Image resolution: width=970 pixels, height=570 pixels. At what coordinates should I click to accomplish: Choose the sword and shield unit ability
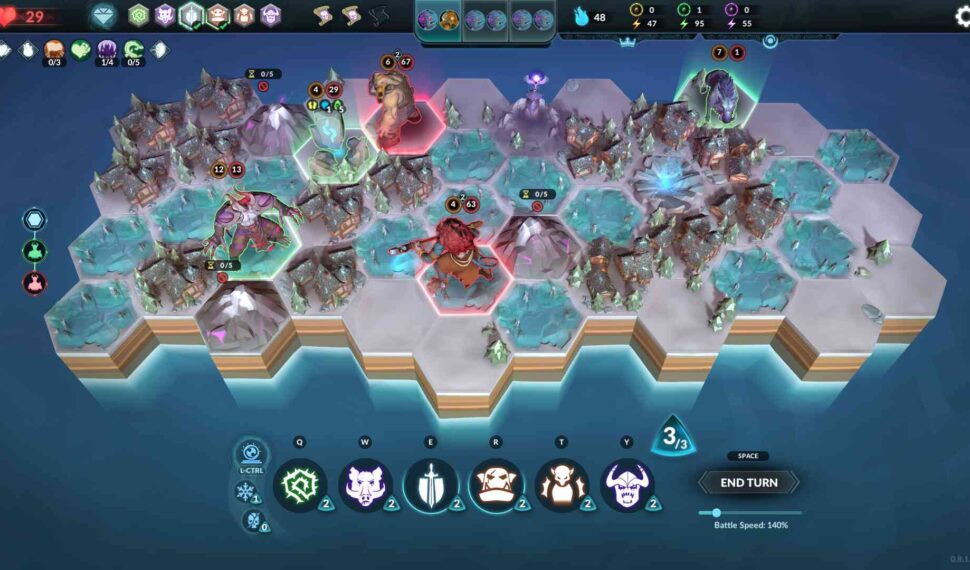tap(430, 485)
